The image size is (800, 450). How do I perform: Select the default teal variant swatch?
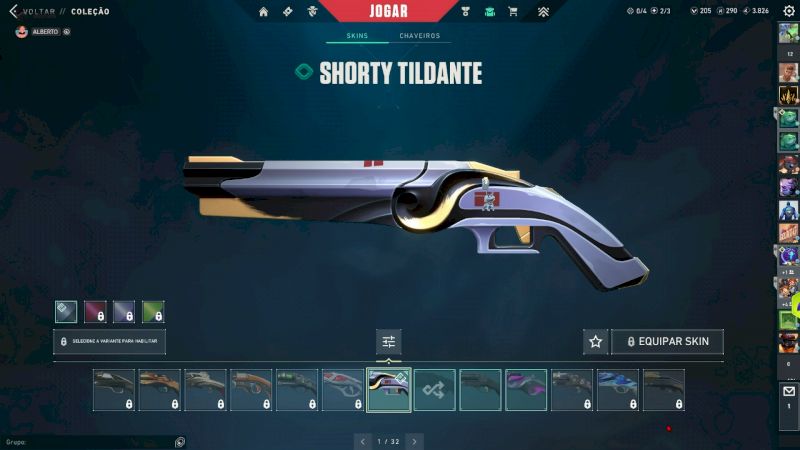[66, 312]
